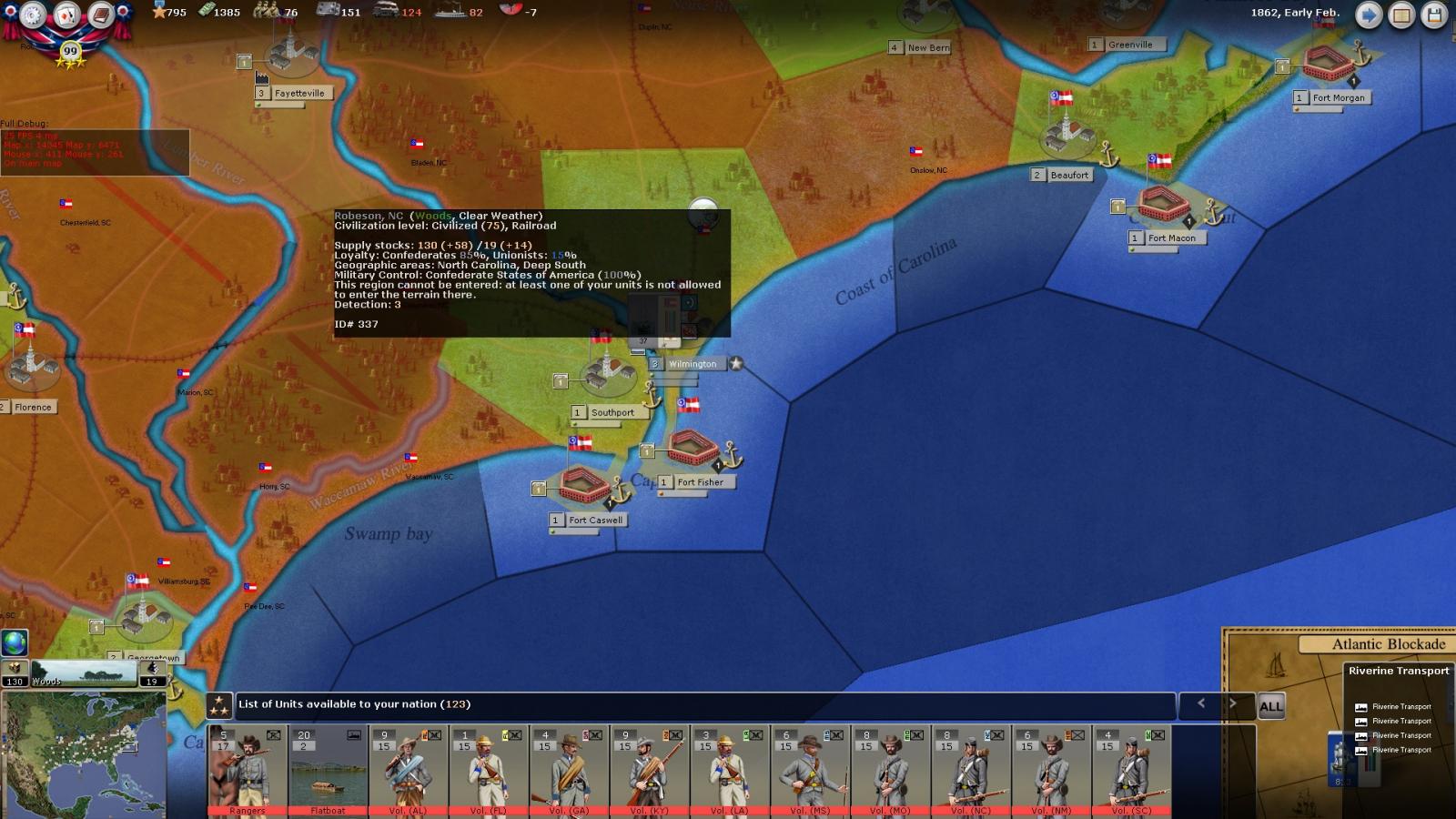Choose the Vol. (SC) volunteer card
This screenshot has width=1456, height=819.
click(x=1130, y=771)
